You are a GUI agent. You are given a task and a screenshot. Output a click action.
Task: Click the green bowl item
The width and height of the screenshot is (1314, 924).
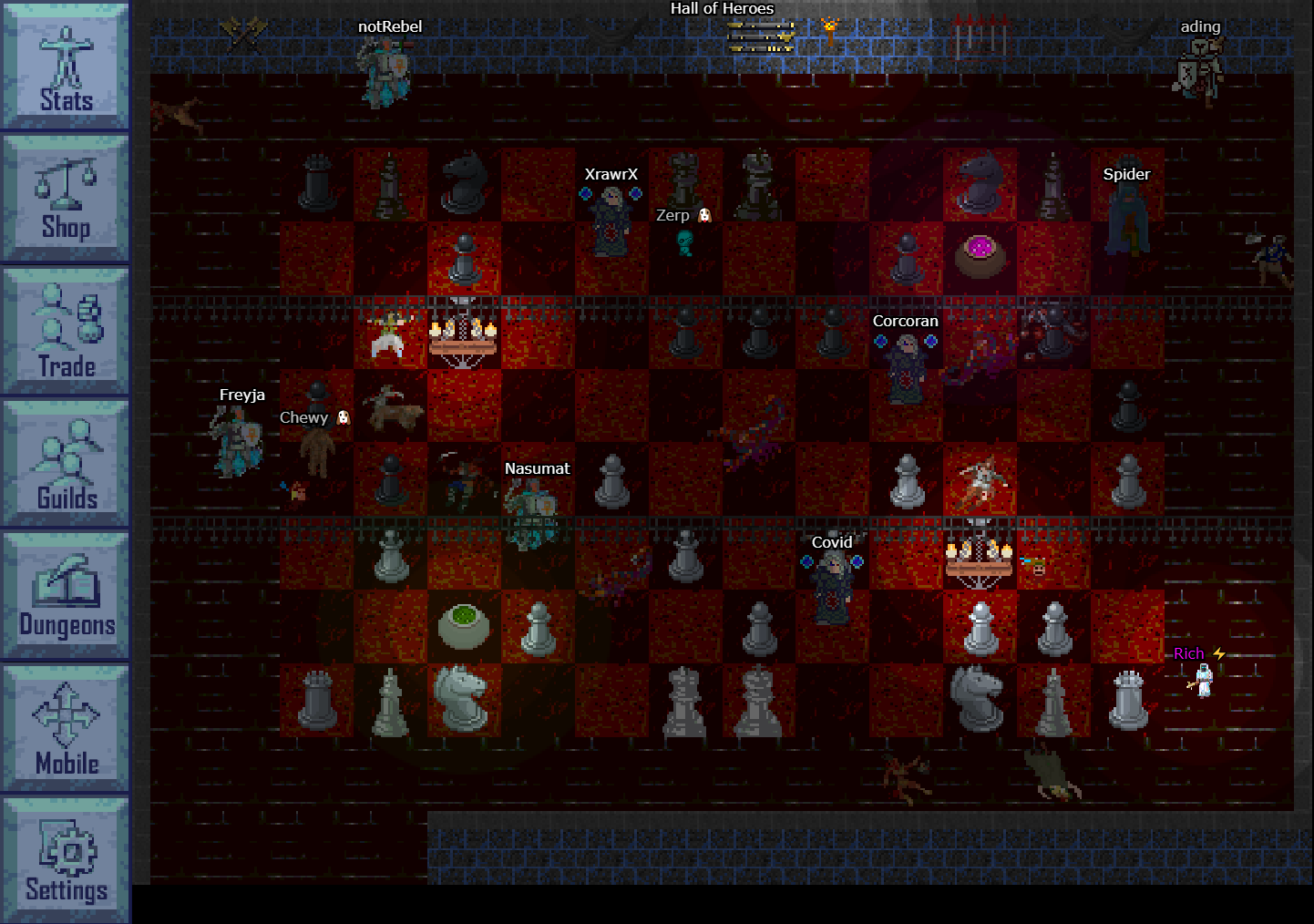coord(462,627)
